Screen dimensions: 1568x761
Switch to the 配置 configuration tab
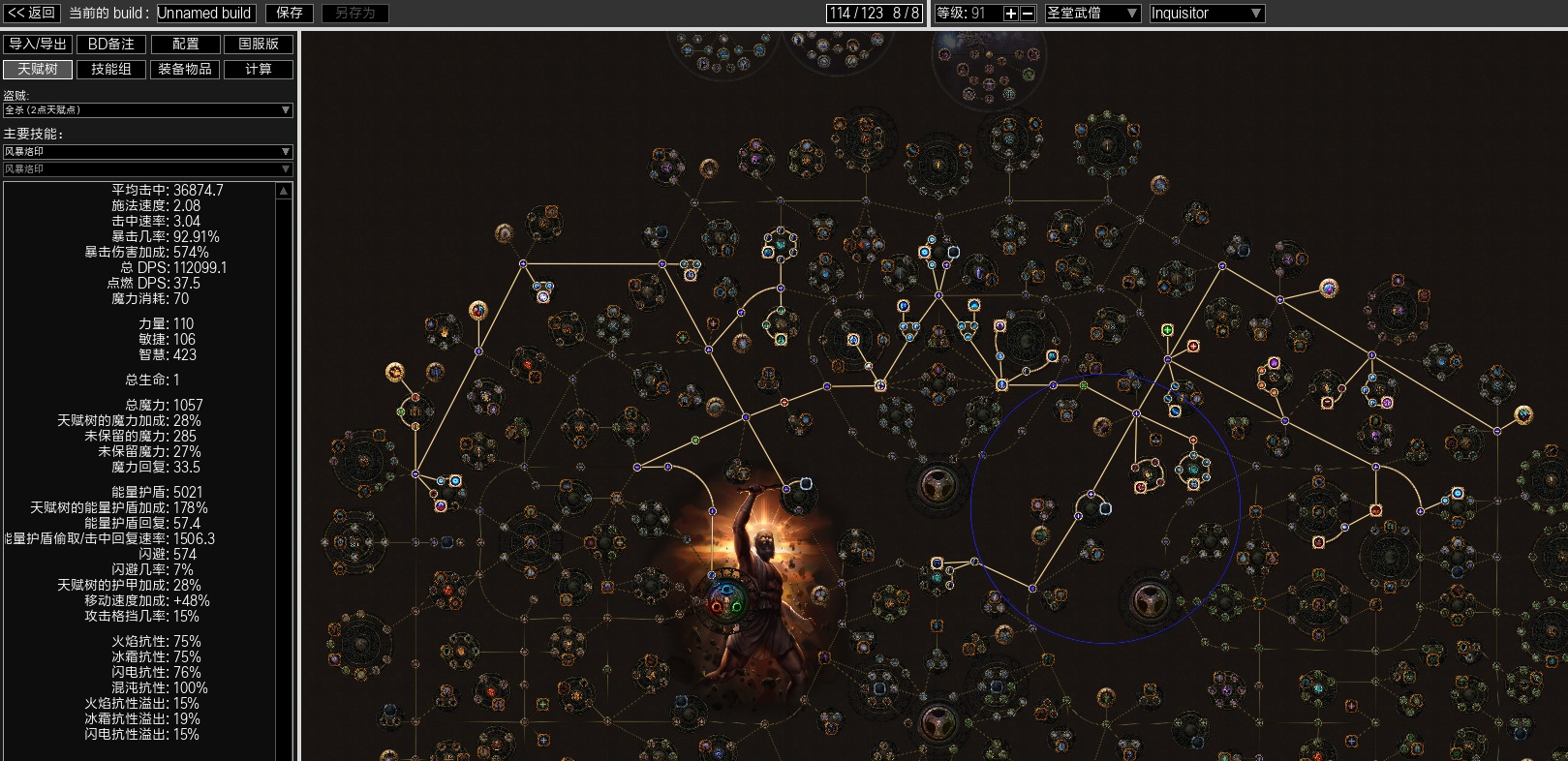185,44
